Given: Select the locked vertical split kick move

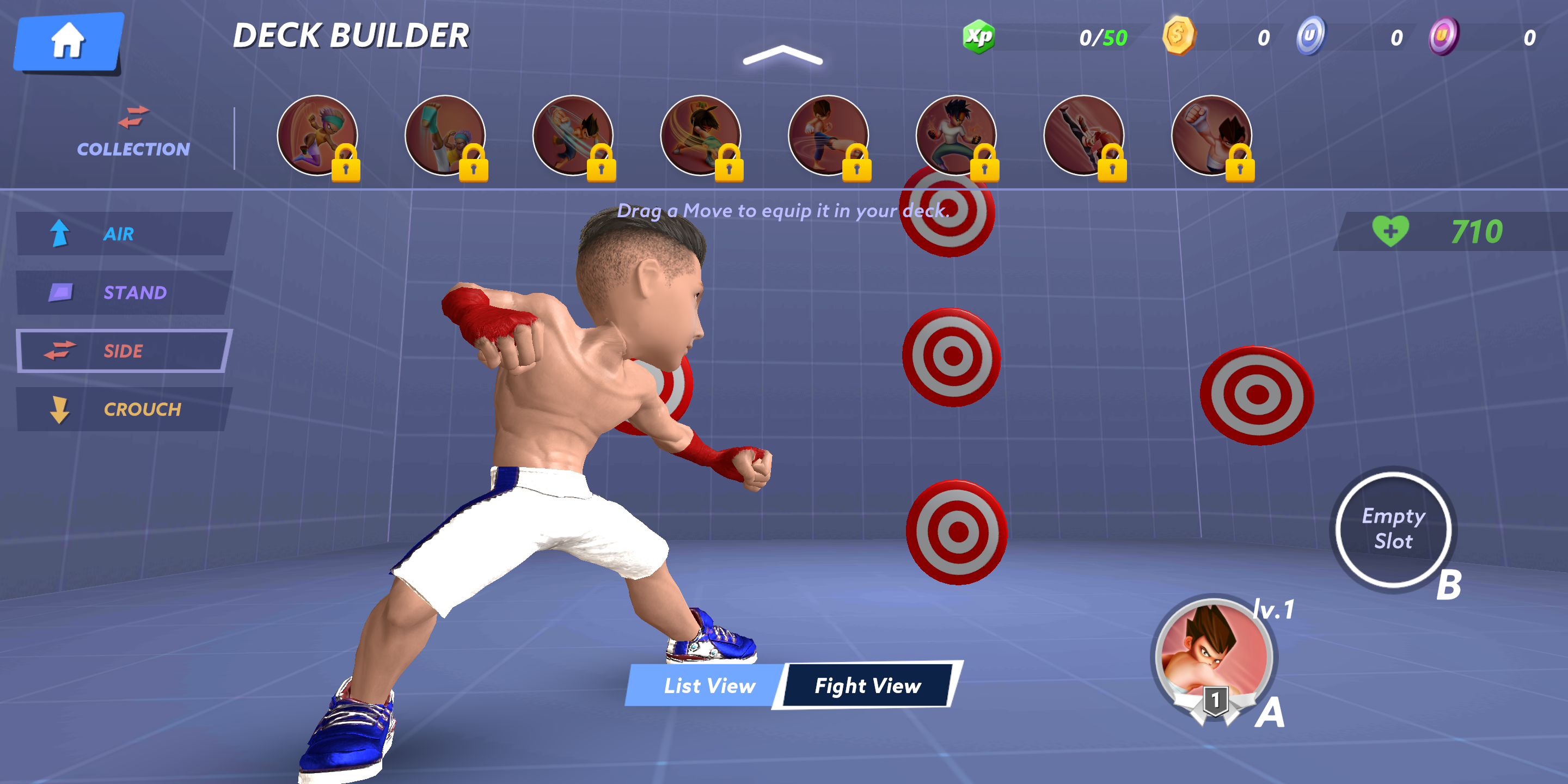Looking at the screenshot, I should click(x=1083, y=135).
